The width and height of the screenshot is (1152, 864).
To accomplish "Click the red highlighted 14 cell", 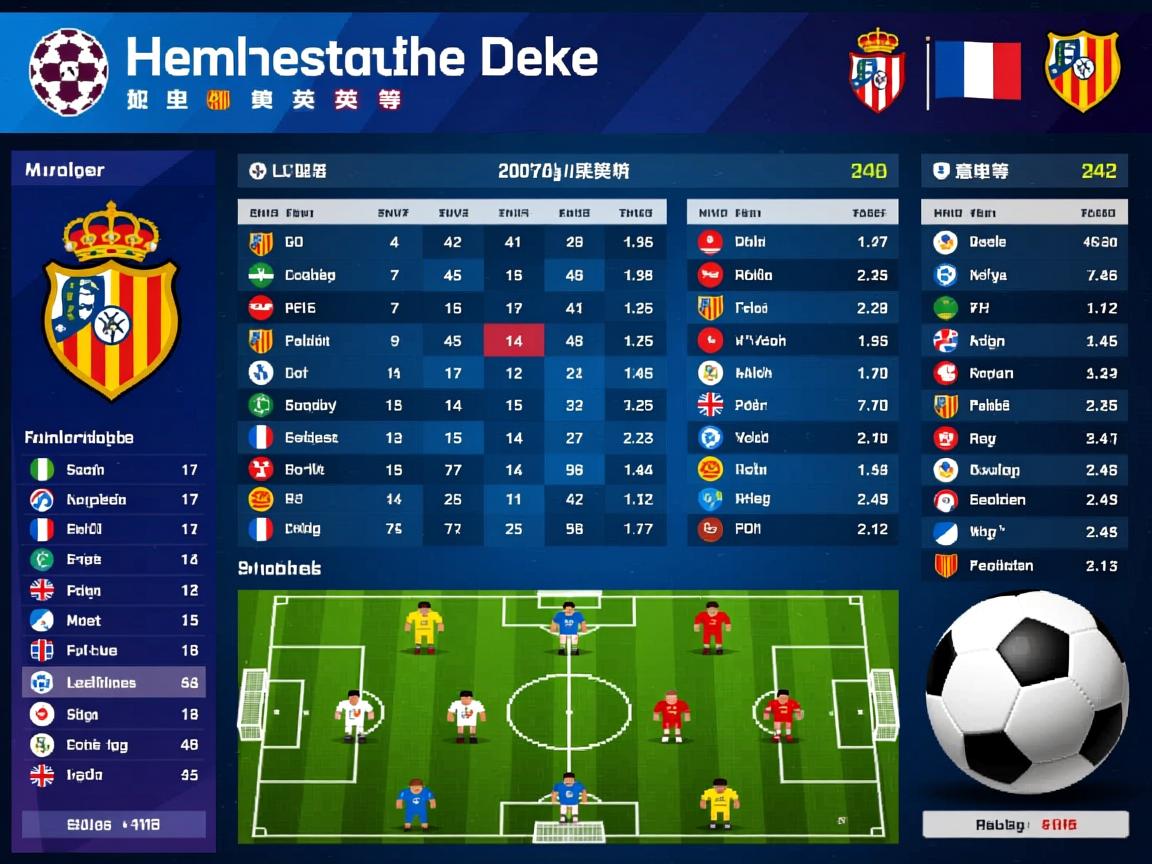I will [x=513, y=341].
